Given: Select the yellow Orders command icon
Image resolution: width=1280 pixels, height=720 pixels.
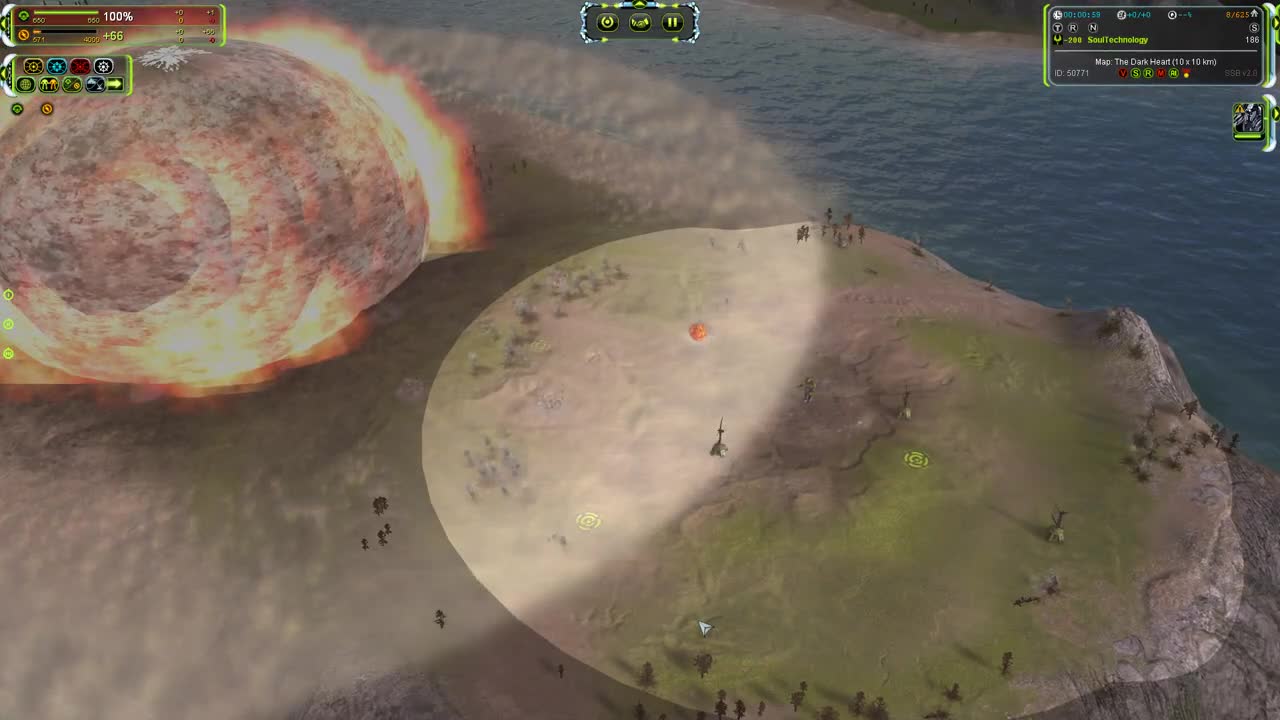Looking at the screenshot, I should click(x=33, y=66).
